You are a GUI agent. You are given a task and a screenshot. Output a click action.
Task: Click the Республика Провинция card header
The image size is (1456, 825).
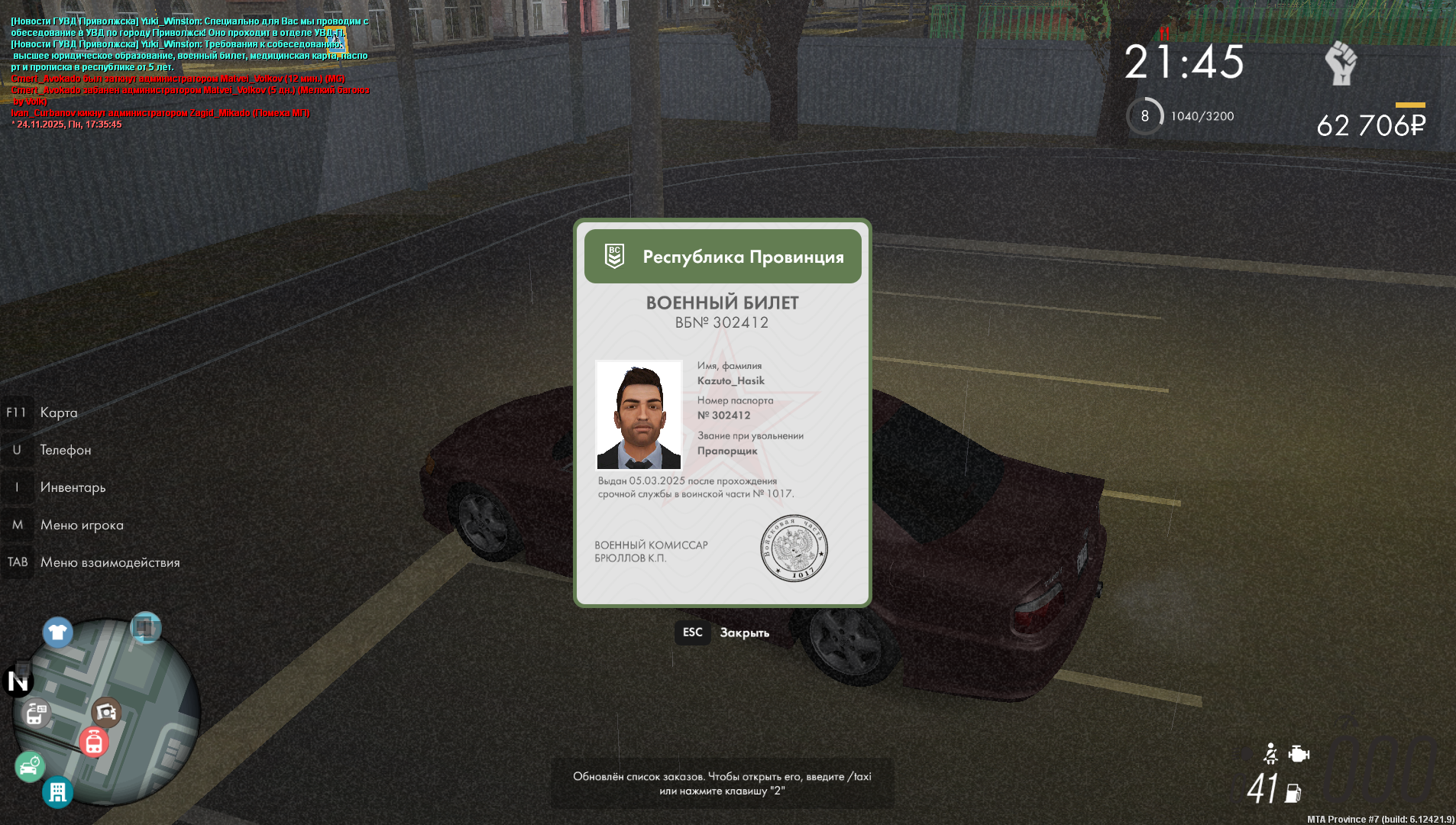[x=723, y=257]
